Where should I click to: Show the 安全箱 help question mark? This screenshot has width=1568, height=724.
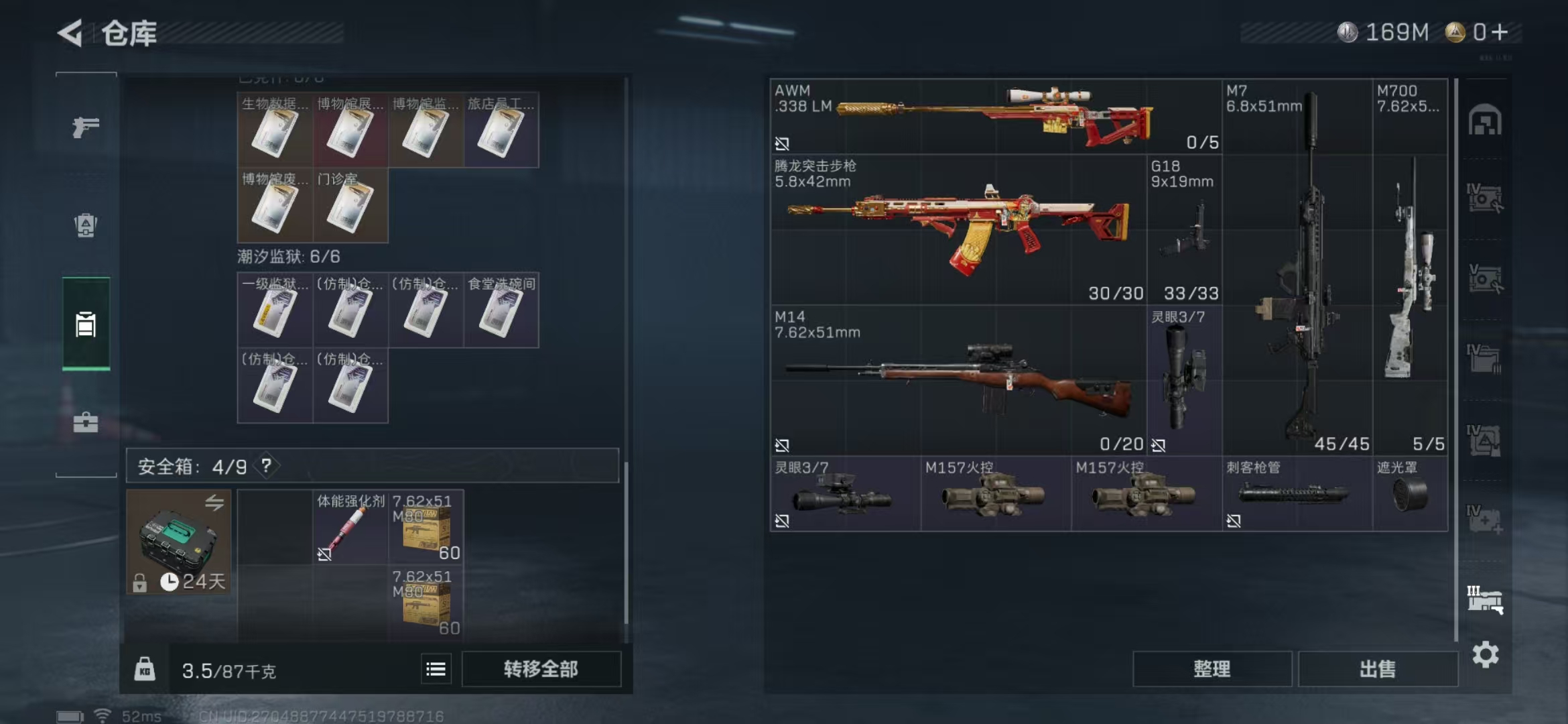(x=267, y=465)
